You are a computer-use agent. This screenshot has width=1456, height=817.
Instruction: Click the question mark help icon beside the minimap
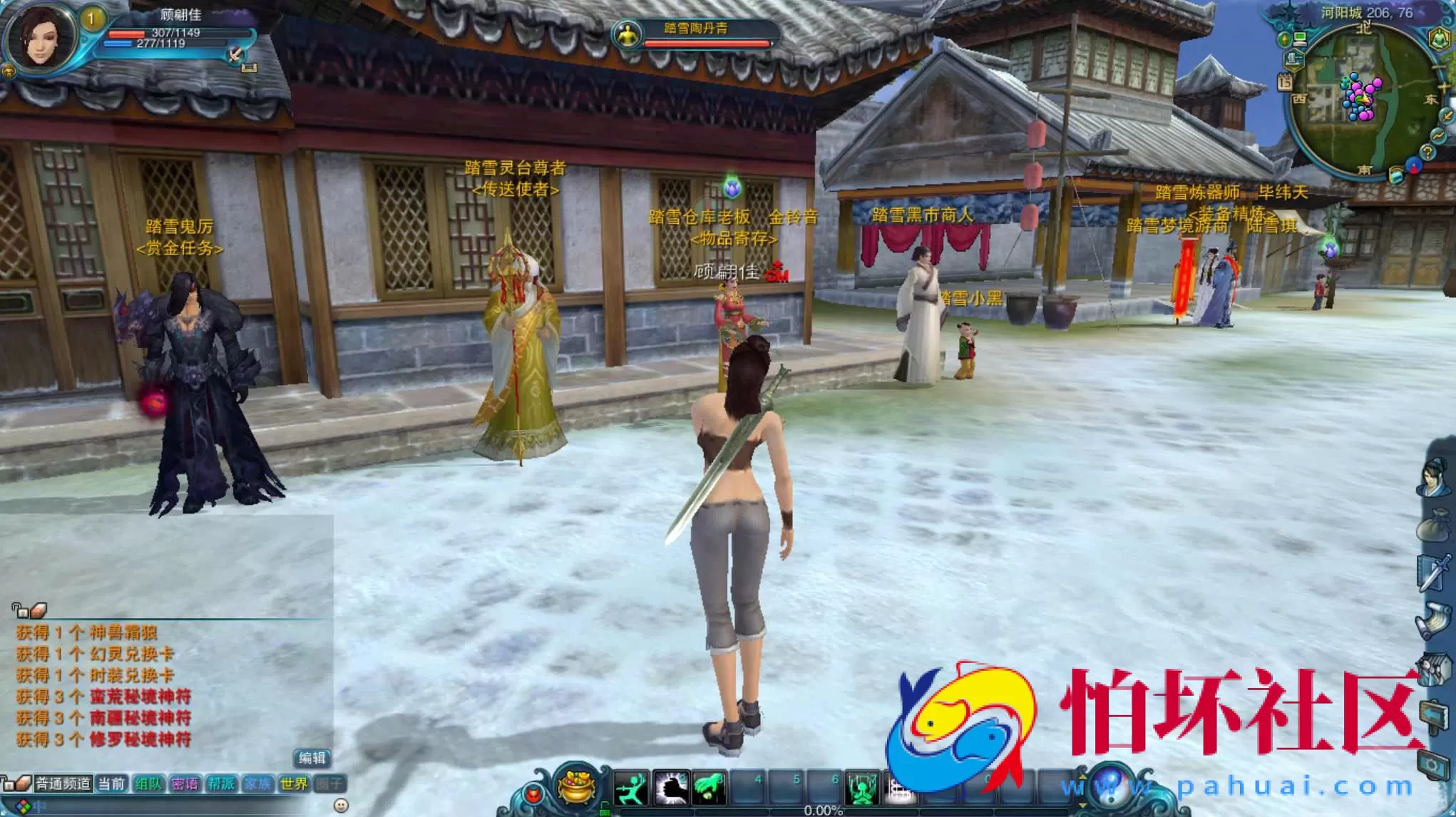click(1428, 152)
